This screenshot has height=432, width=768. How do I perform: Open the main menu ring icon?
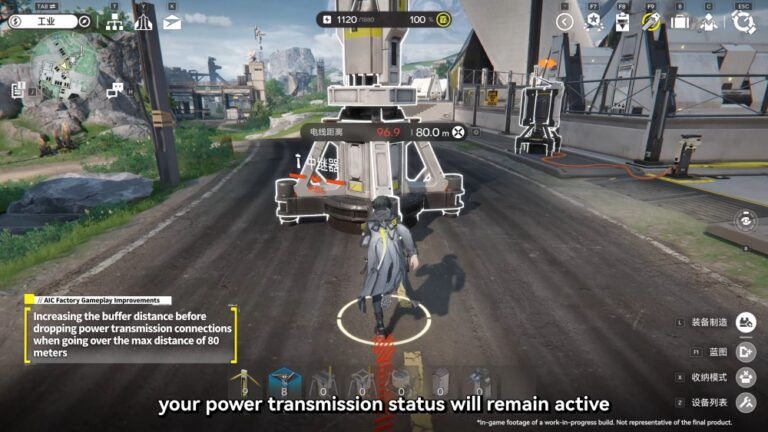coord(743,21)
